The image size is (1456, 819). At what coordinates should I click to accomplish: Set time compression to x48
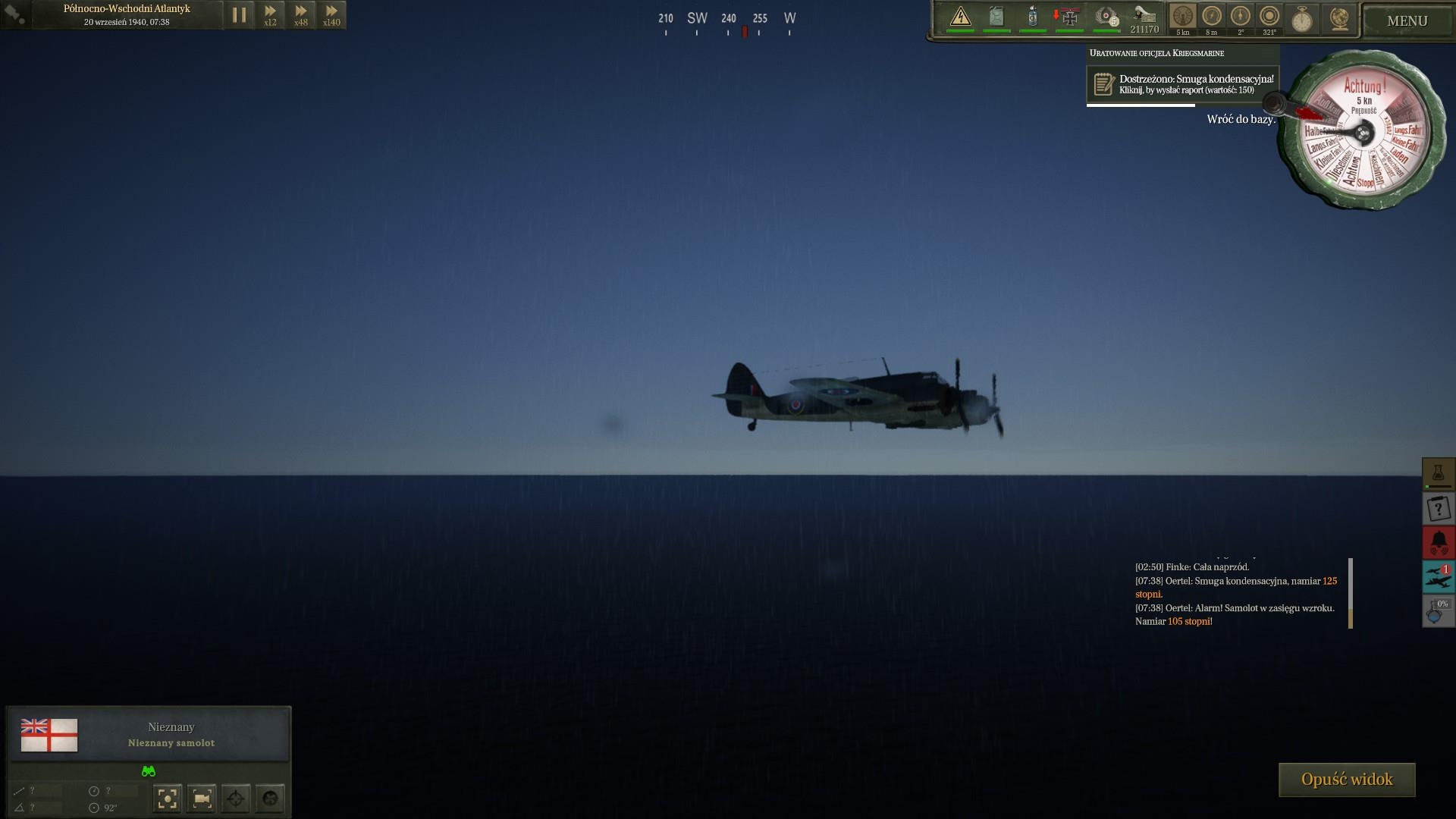coord(301,15)
